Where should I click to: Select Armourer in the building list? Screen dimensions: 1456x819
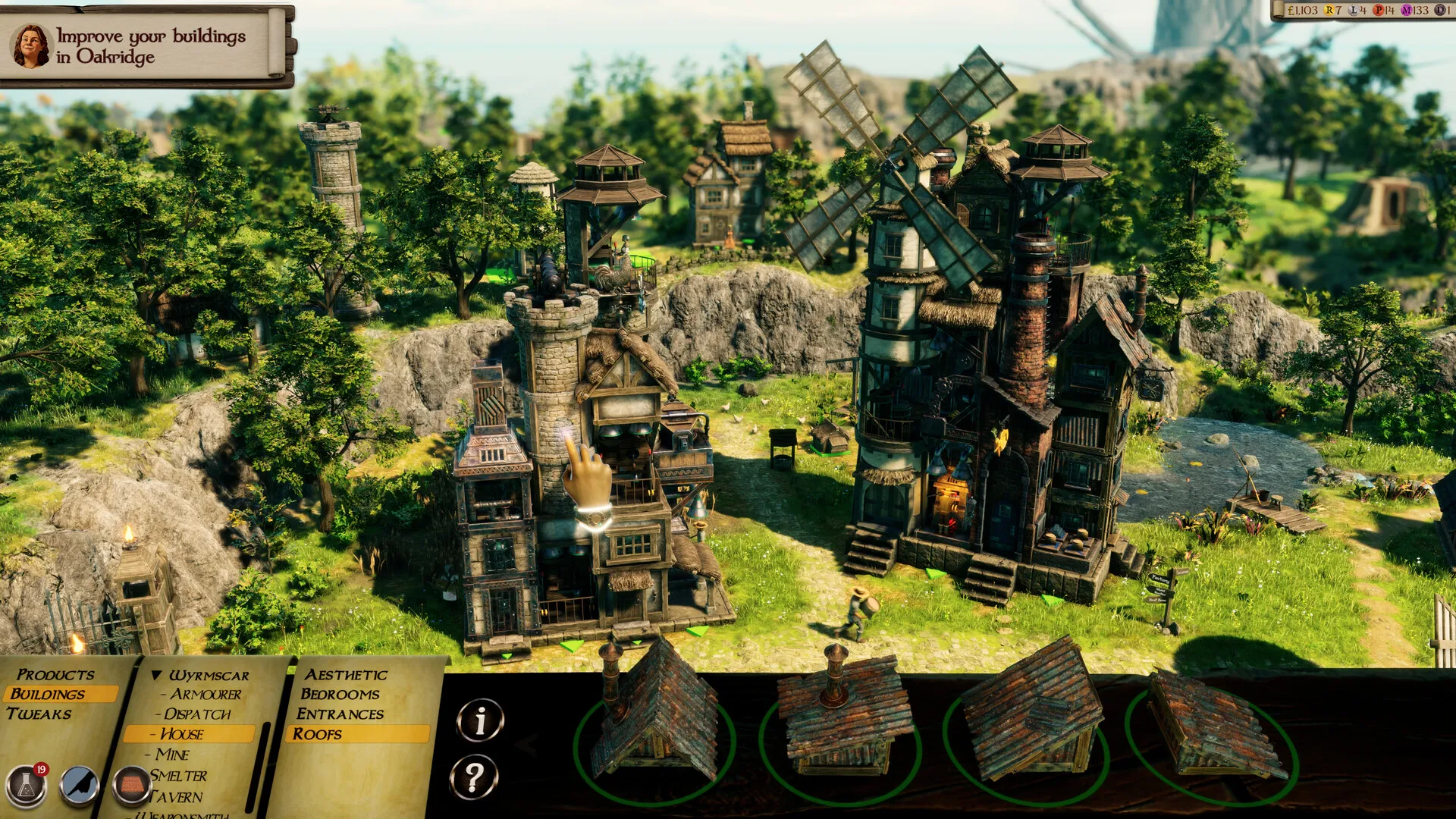[205, 695]
